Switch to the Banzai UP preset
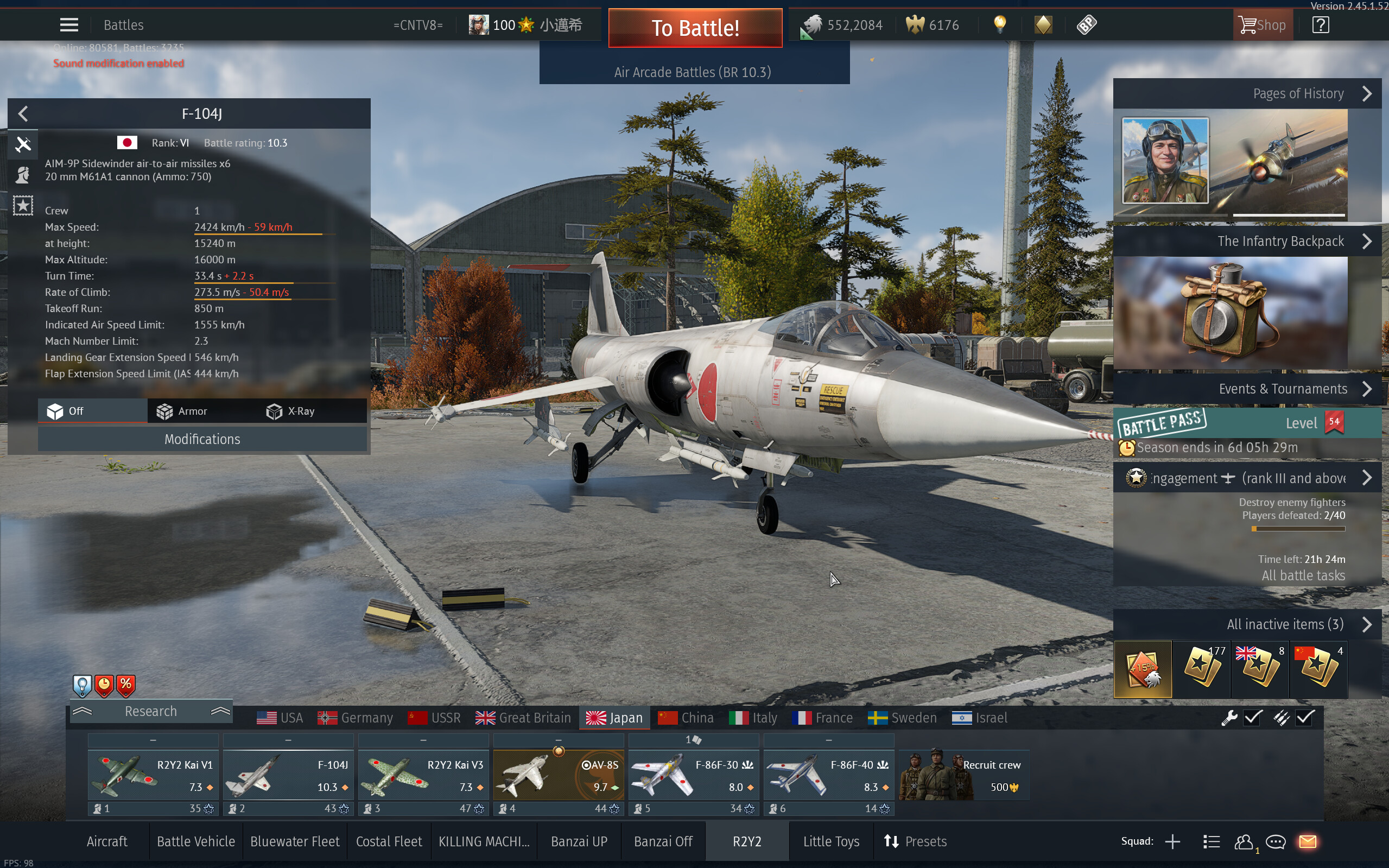Image resolution: width=1389 pixels, height=868 pixels. pyautogui.click(x=579, y=841)
